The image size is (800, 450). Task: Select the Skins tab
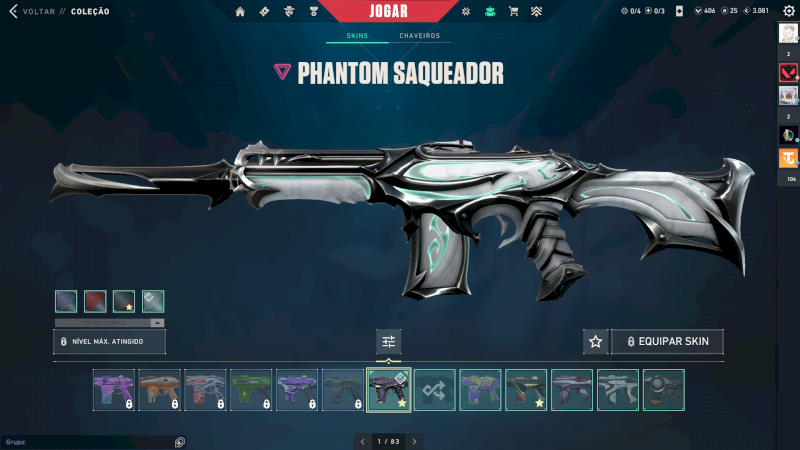[357, 36]
